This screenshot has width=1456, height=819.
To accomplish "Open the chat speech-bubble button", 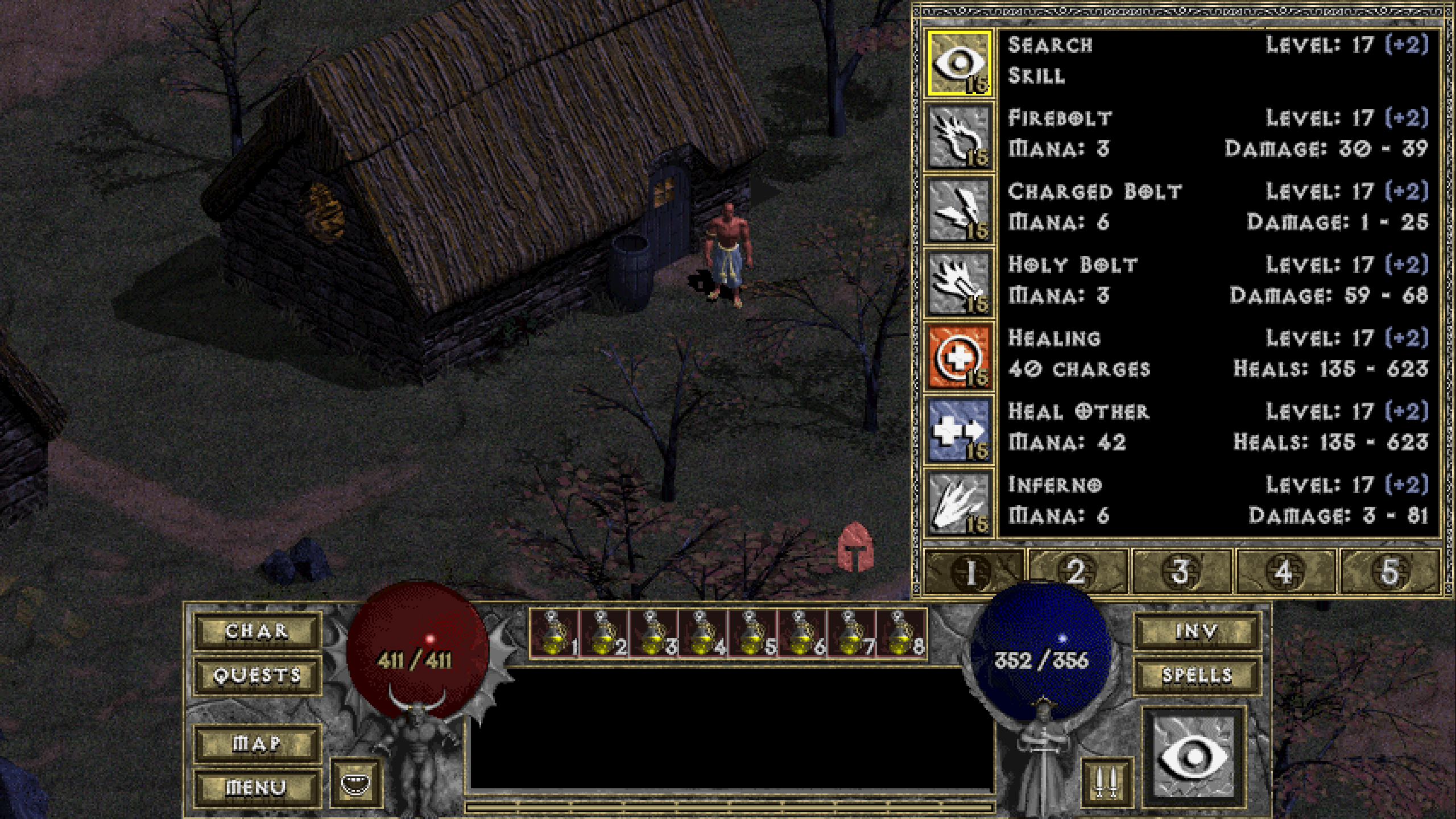I will (355, 784).
